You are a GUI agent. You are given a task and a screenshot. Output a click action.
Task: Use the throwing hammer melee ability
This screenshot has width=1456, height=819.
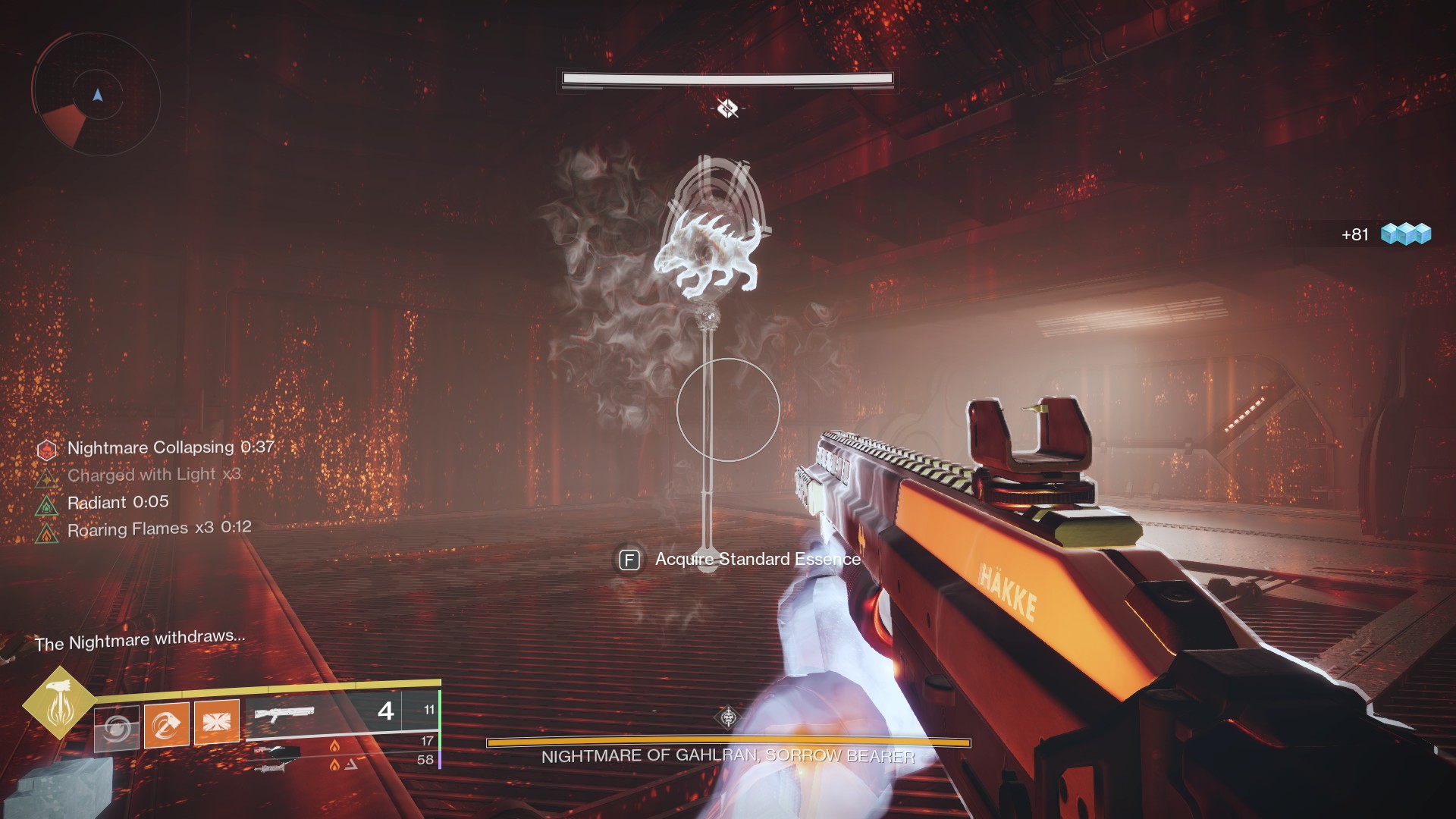[166, 725]
